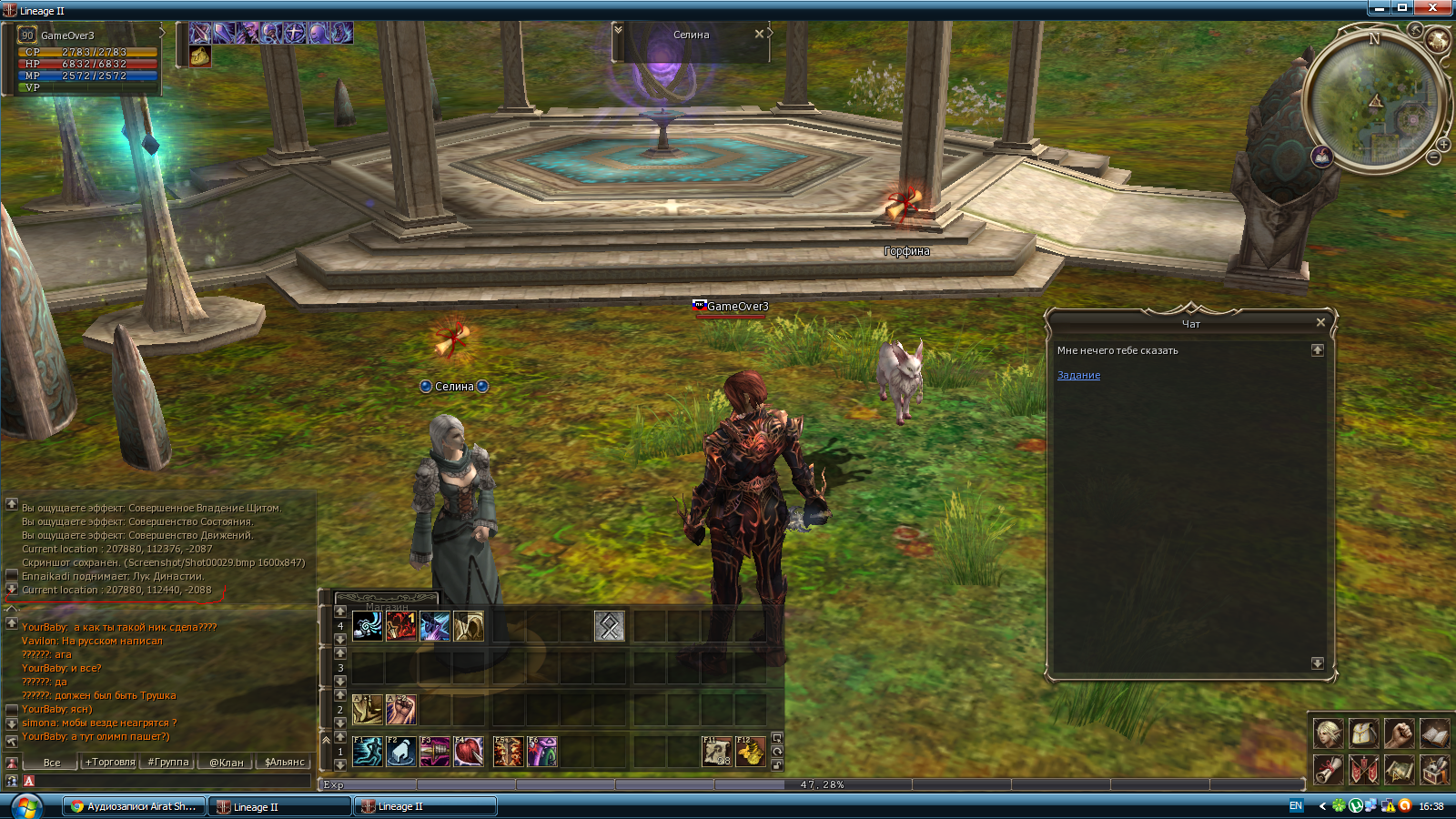Open the actions fist icon in menu
Screen dimensions: 1456x819
click(1399, 733)
